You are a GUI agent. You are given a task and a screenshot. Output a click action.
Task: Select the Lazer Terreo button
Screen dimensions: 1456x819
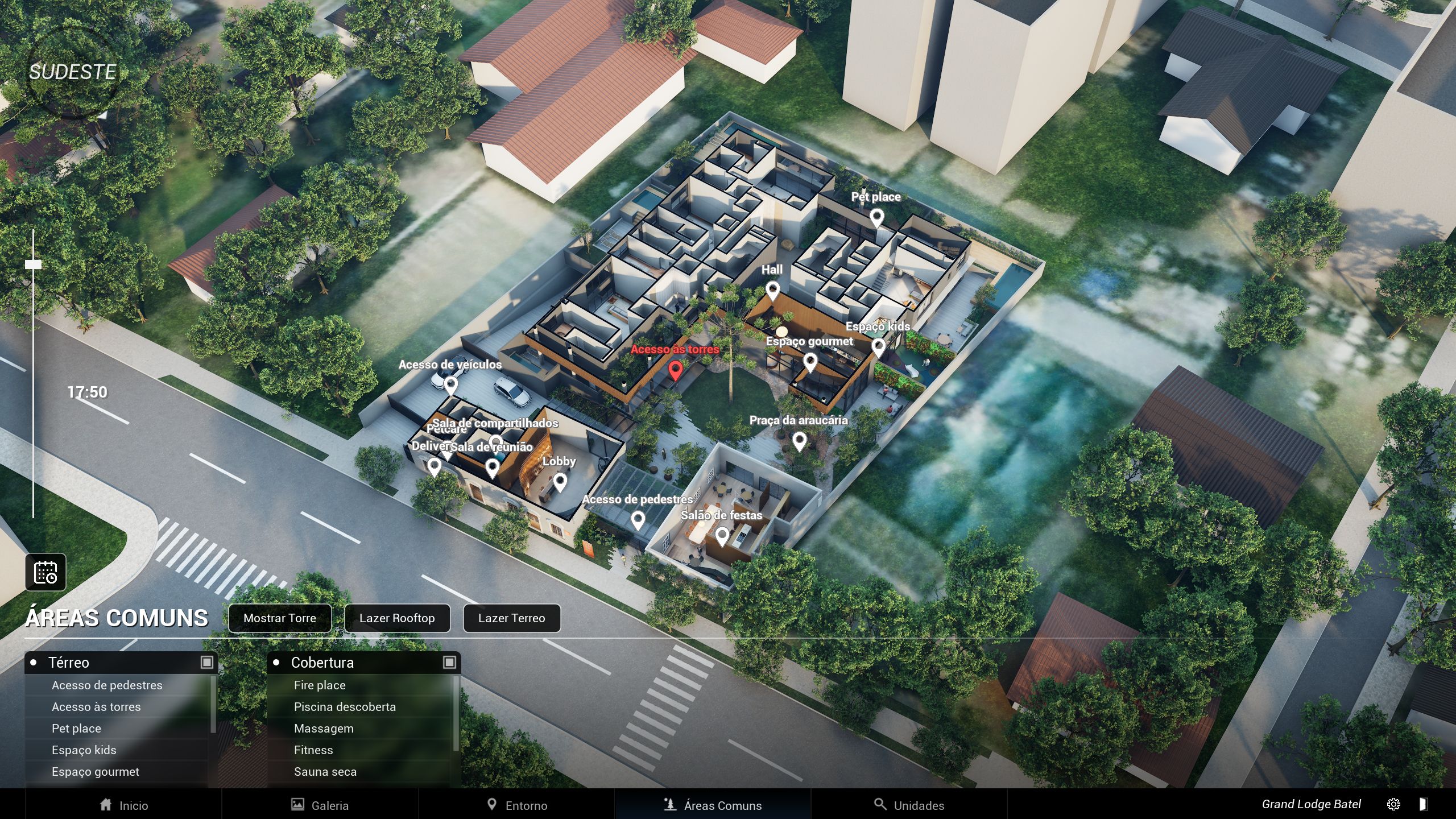pyautogui.click(x=511, y=618)
